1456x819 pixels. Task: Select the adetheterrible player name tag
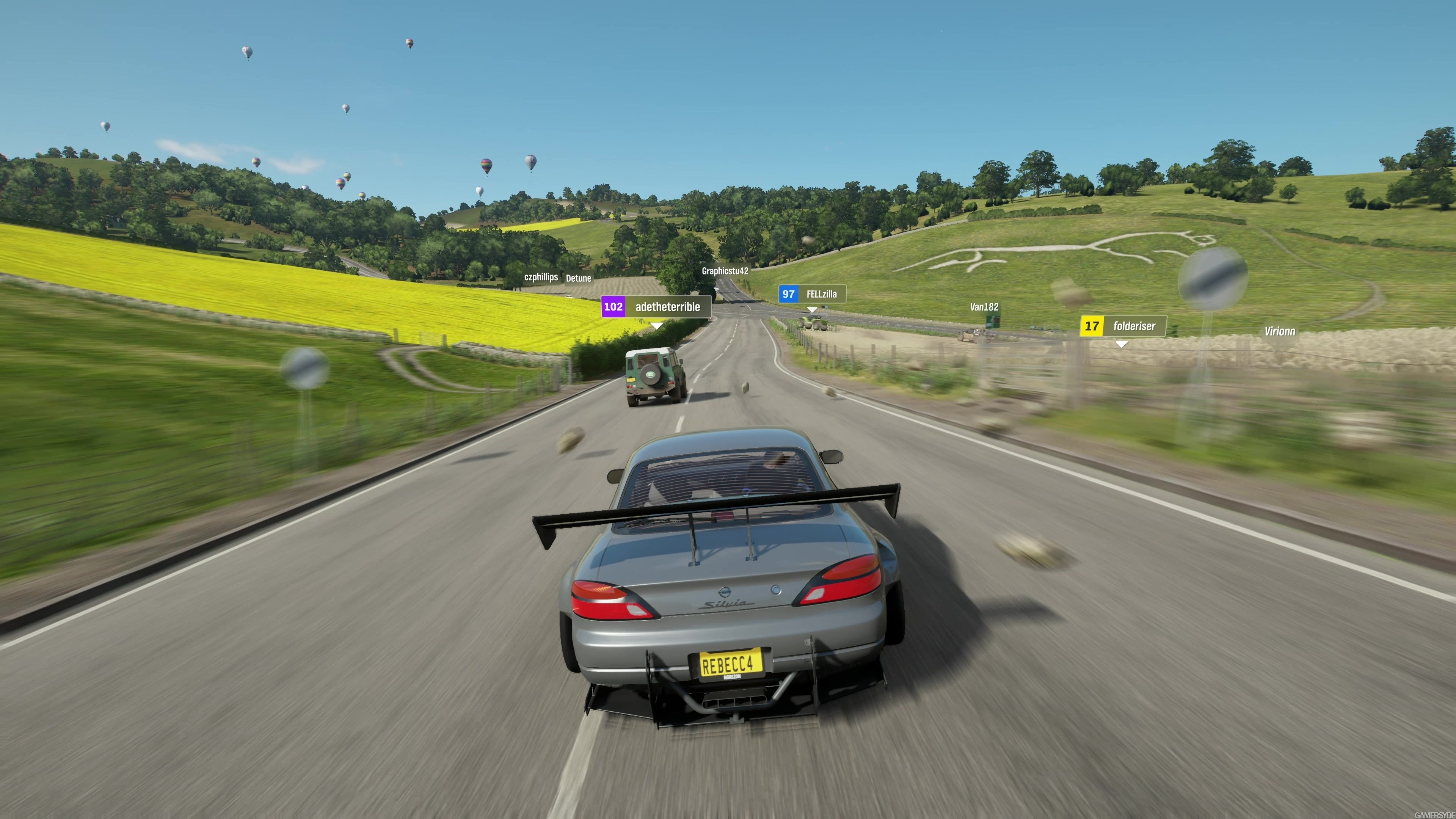point(656,307)
